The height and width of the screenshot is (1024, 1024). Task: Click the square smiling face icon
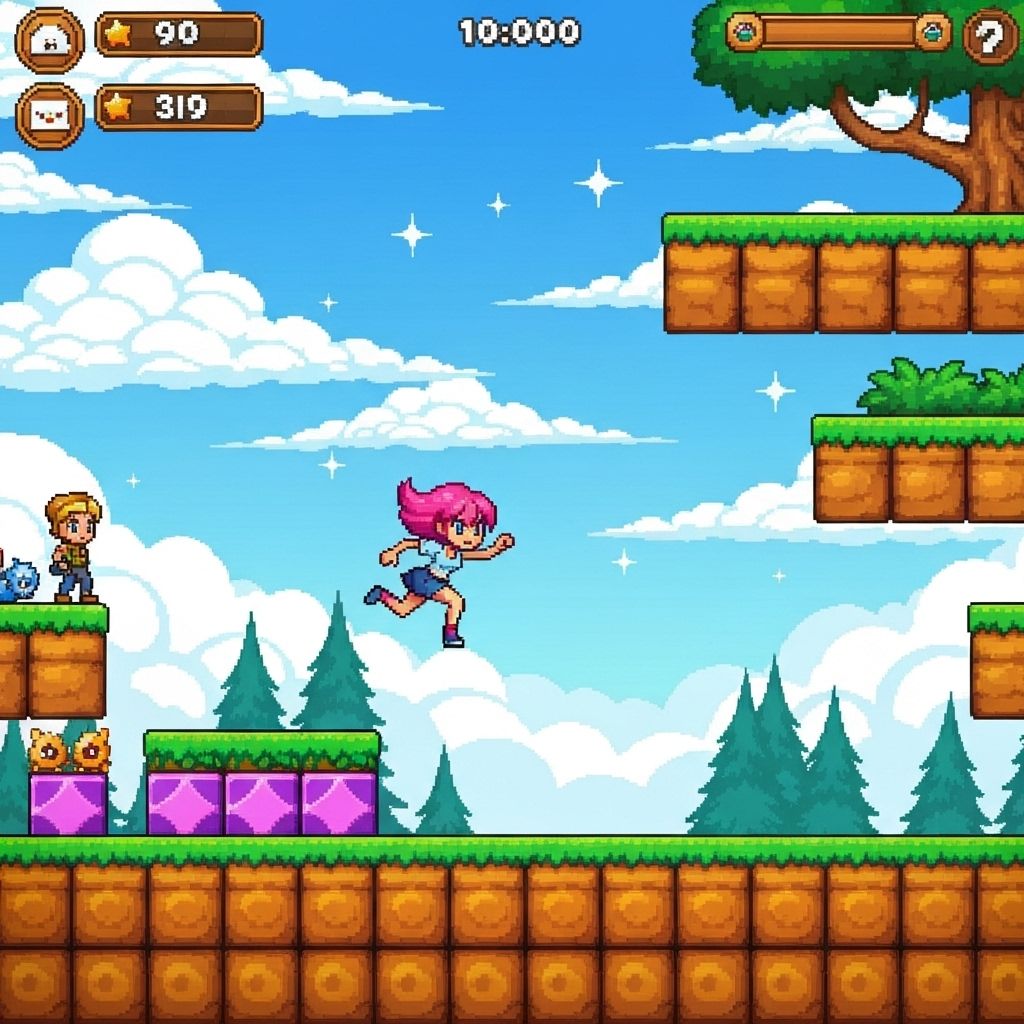tap(50, 115)
